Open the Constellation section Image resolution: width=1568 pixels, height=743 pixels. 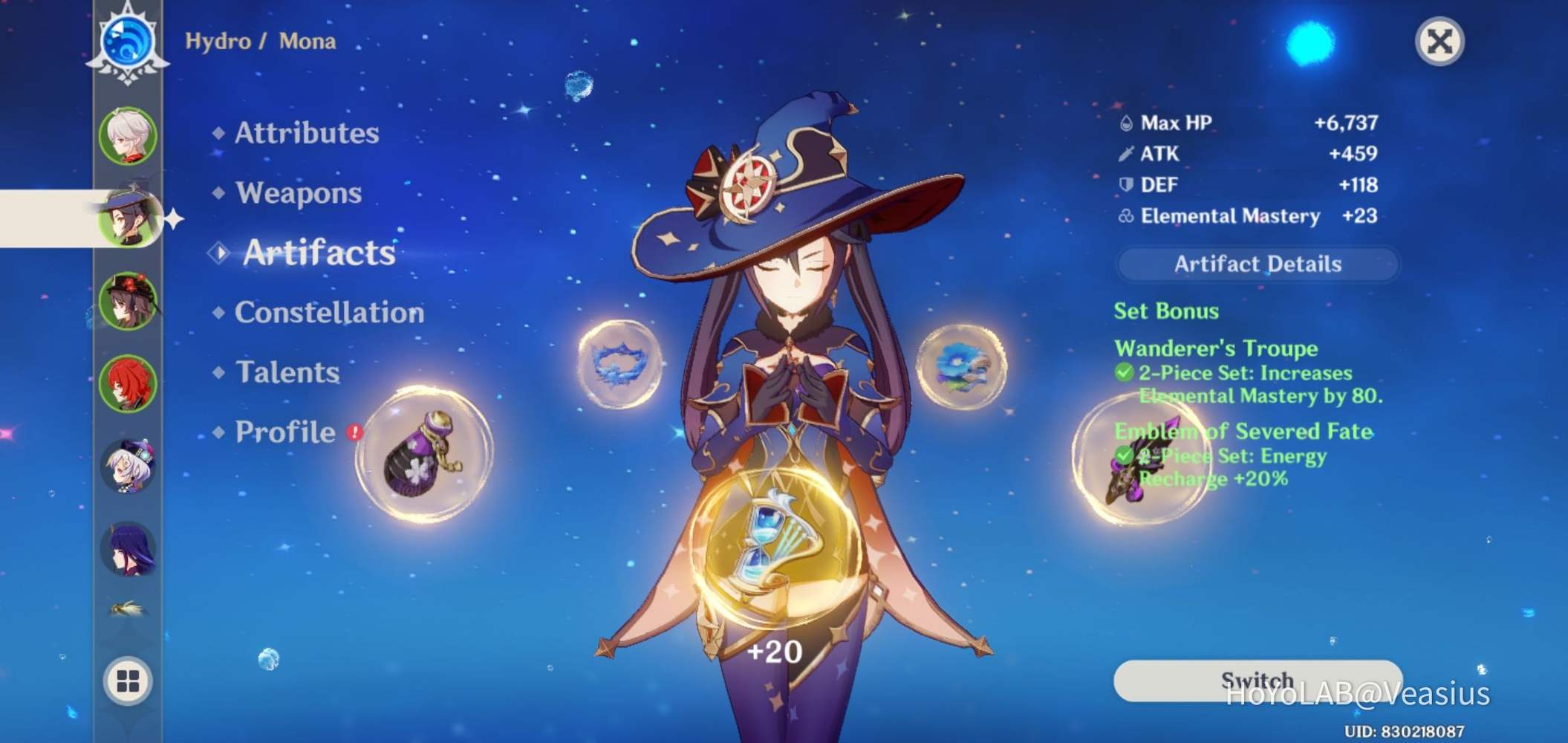[329, 313]
